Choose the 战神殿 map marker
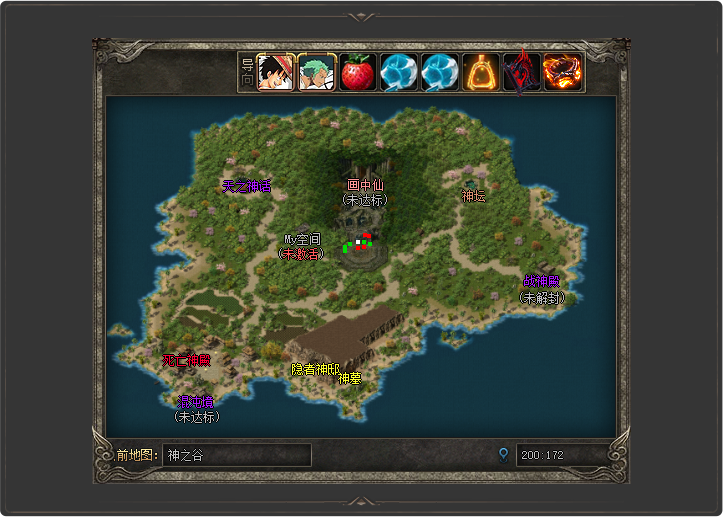 click(541, 283)
